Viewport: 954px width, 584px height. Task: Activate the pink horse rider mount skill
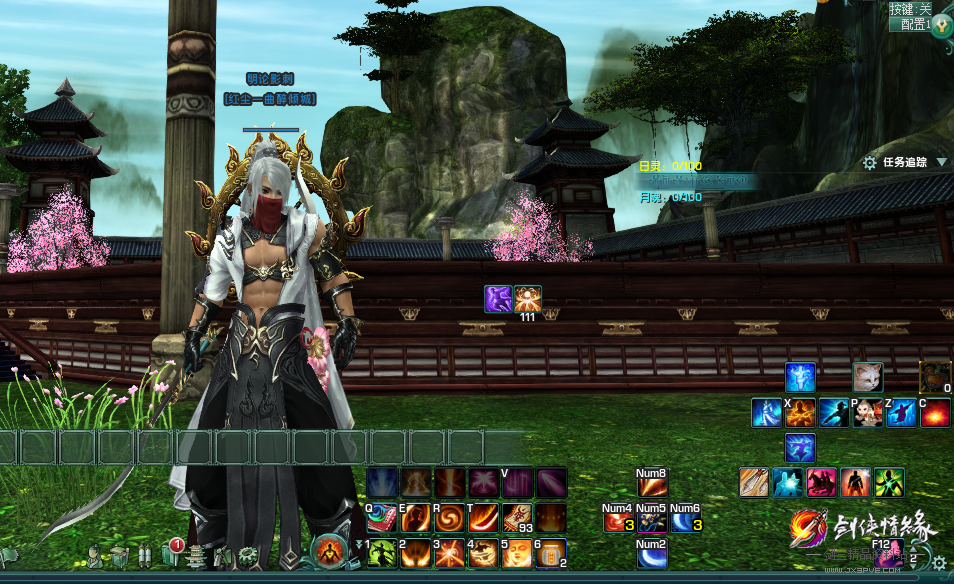822,482
